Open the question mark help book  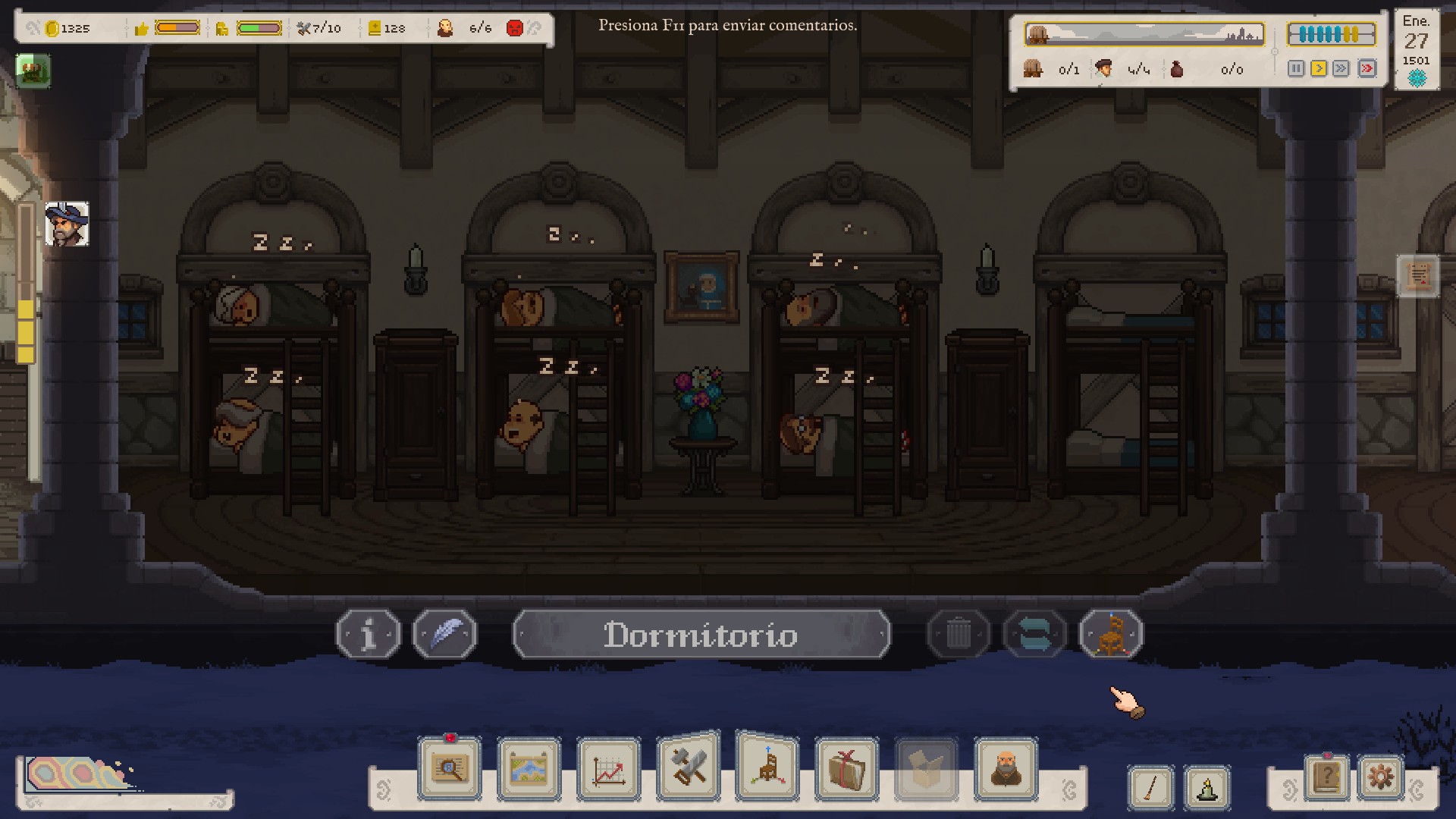tap(1327, 777)
